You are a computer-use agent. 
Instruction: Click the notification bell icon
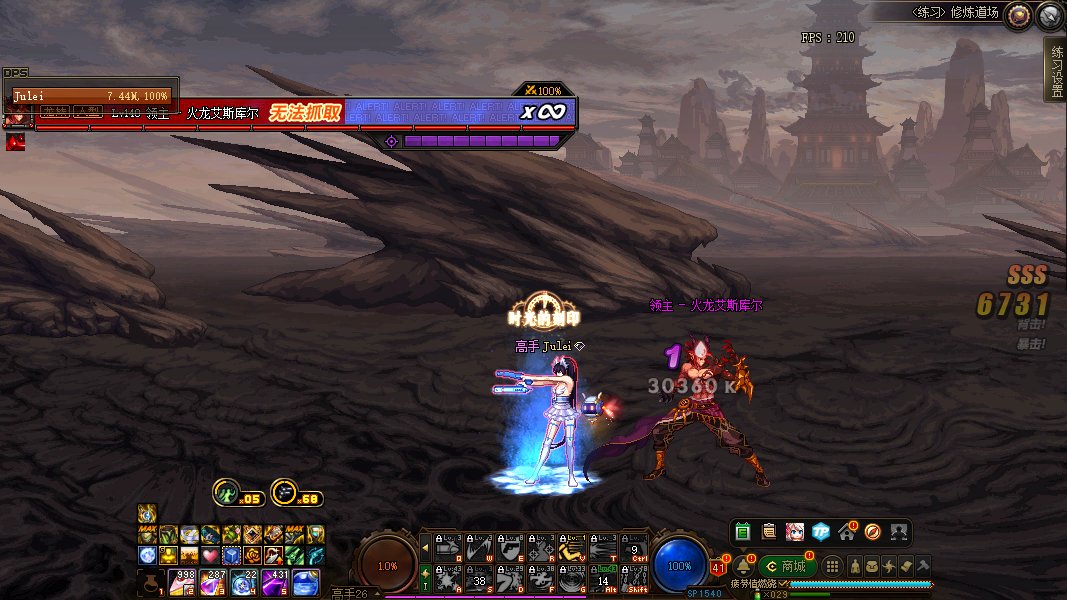click(x=743, y=566)
